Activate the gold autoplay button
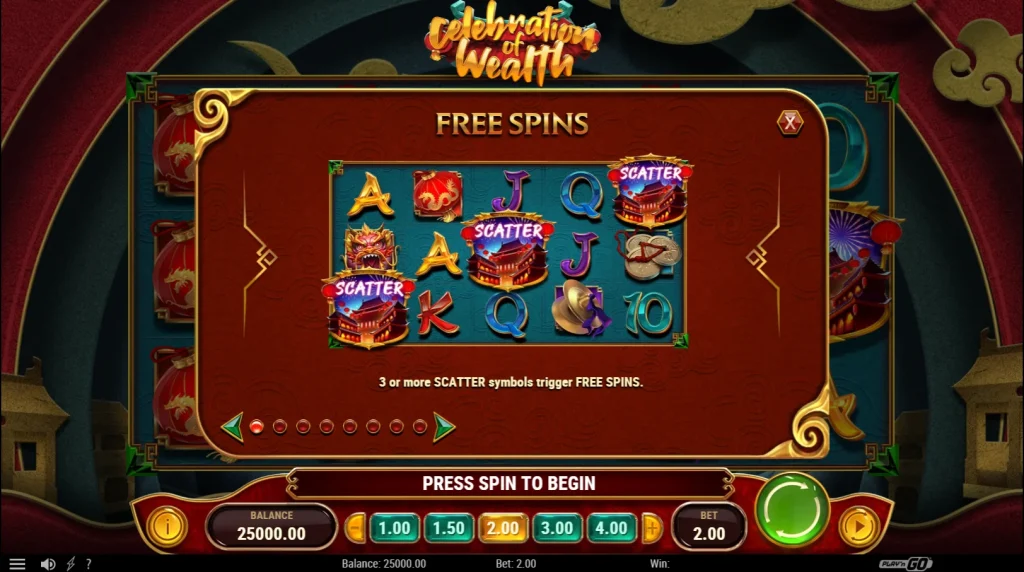This screenshot has height=572, width=1024. click(x=856, y=527)
